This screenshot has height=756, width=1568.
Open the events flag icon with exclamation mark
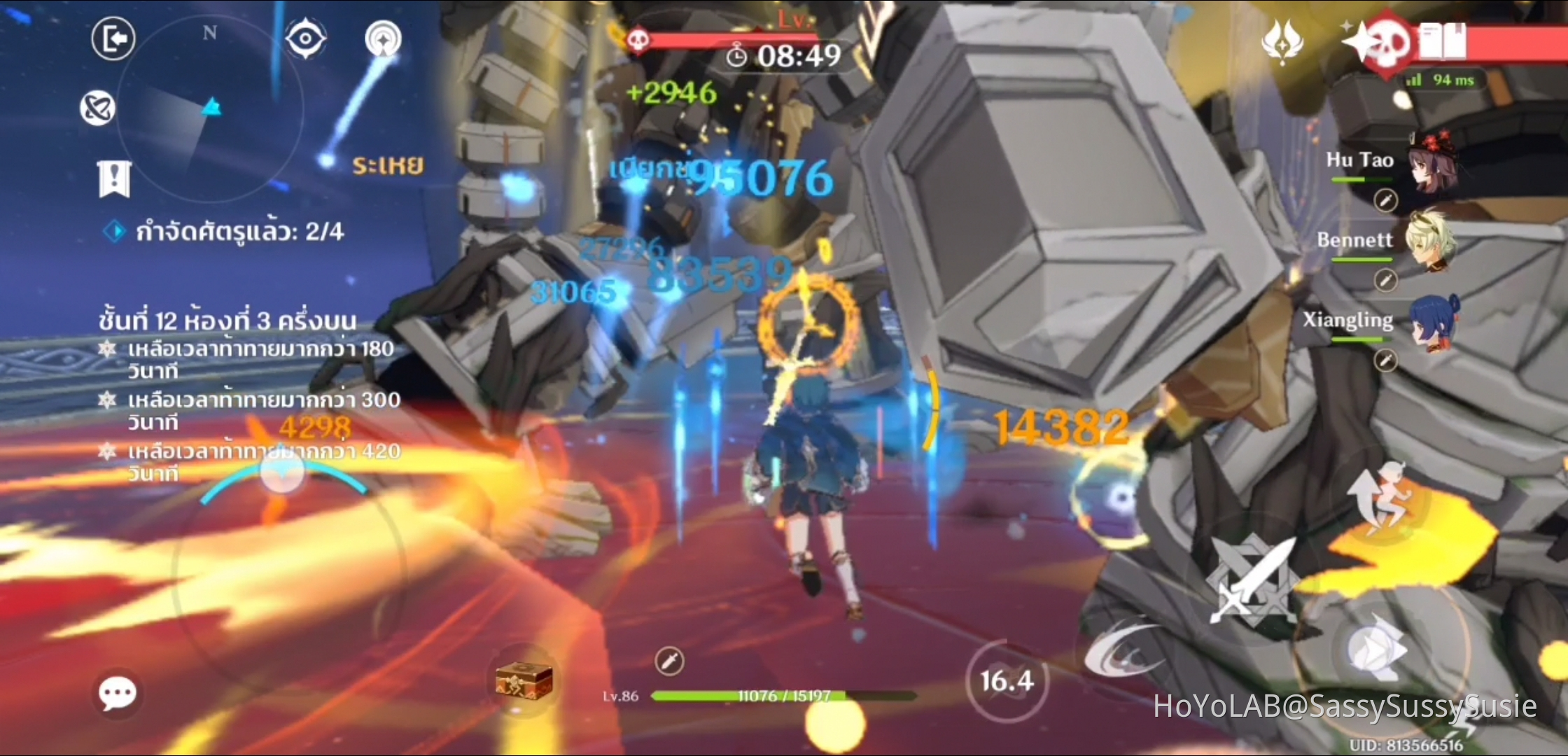(x=114, y=181)
